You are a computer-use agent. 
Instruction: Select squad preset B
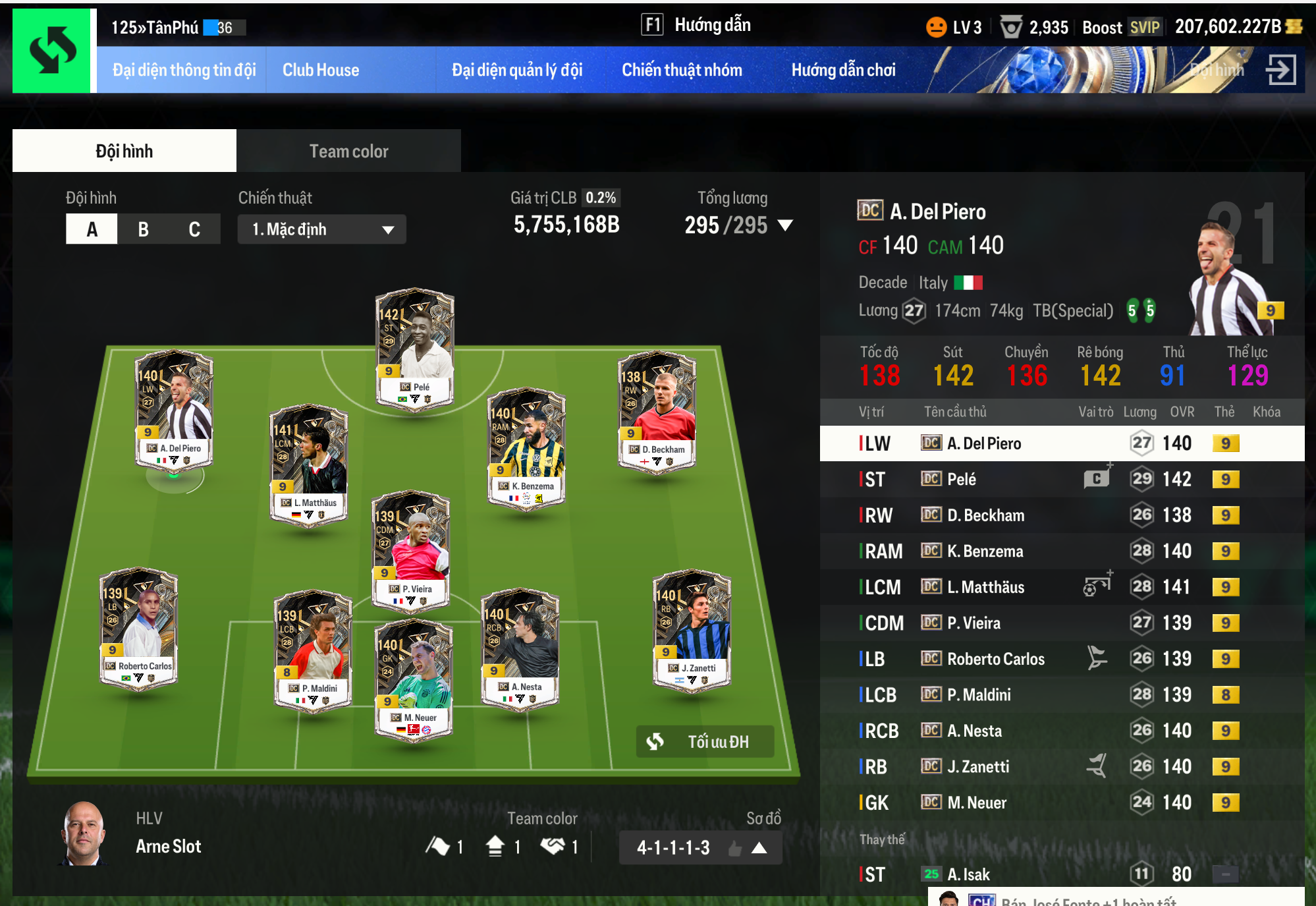(x=143, y=229)
